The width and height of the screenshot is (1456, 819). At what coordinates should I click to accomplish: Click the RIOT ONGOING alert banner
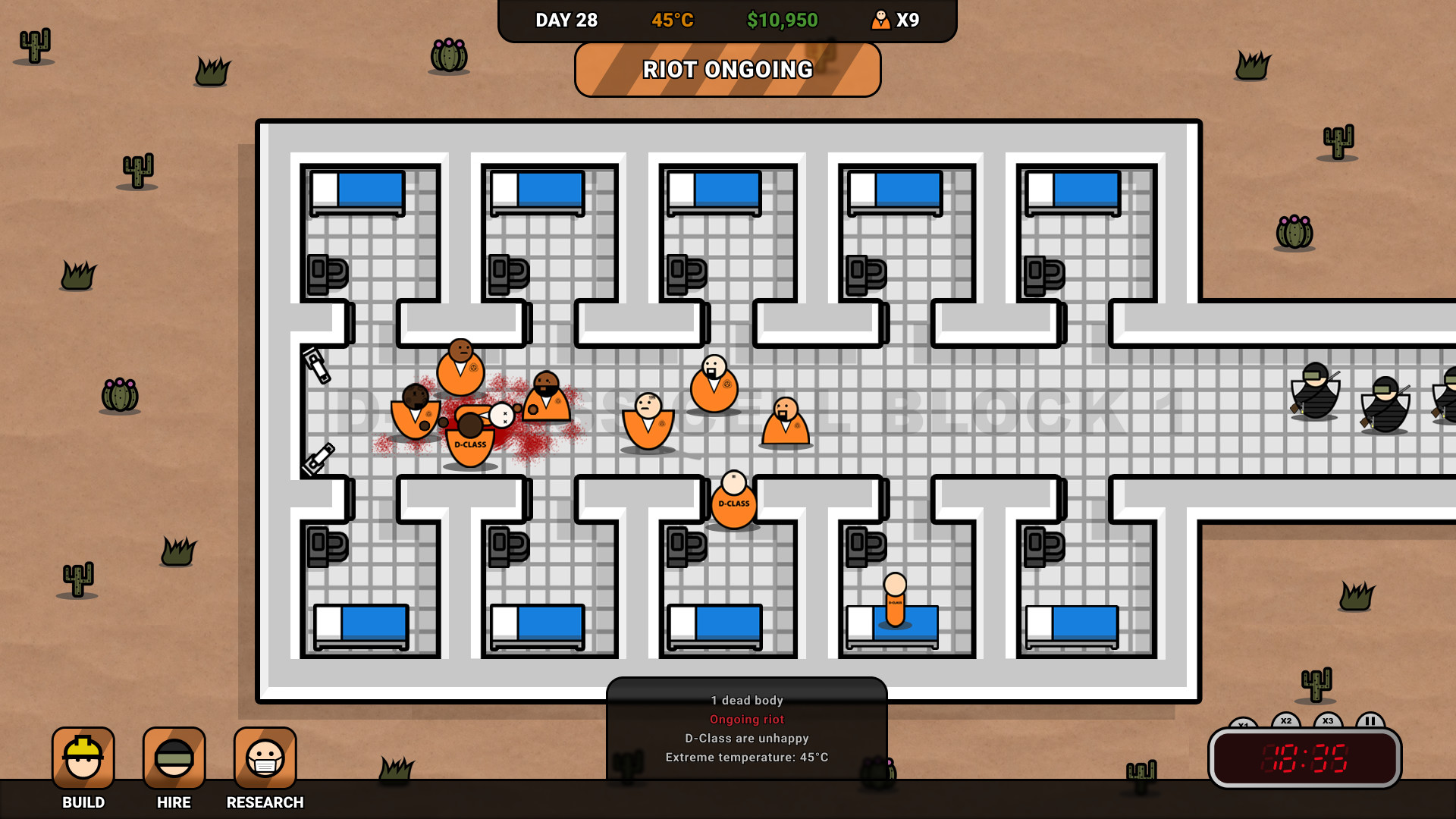[x=727, y=70]
